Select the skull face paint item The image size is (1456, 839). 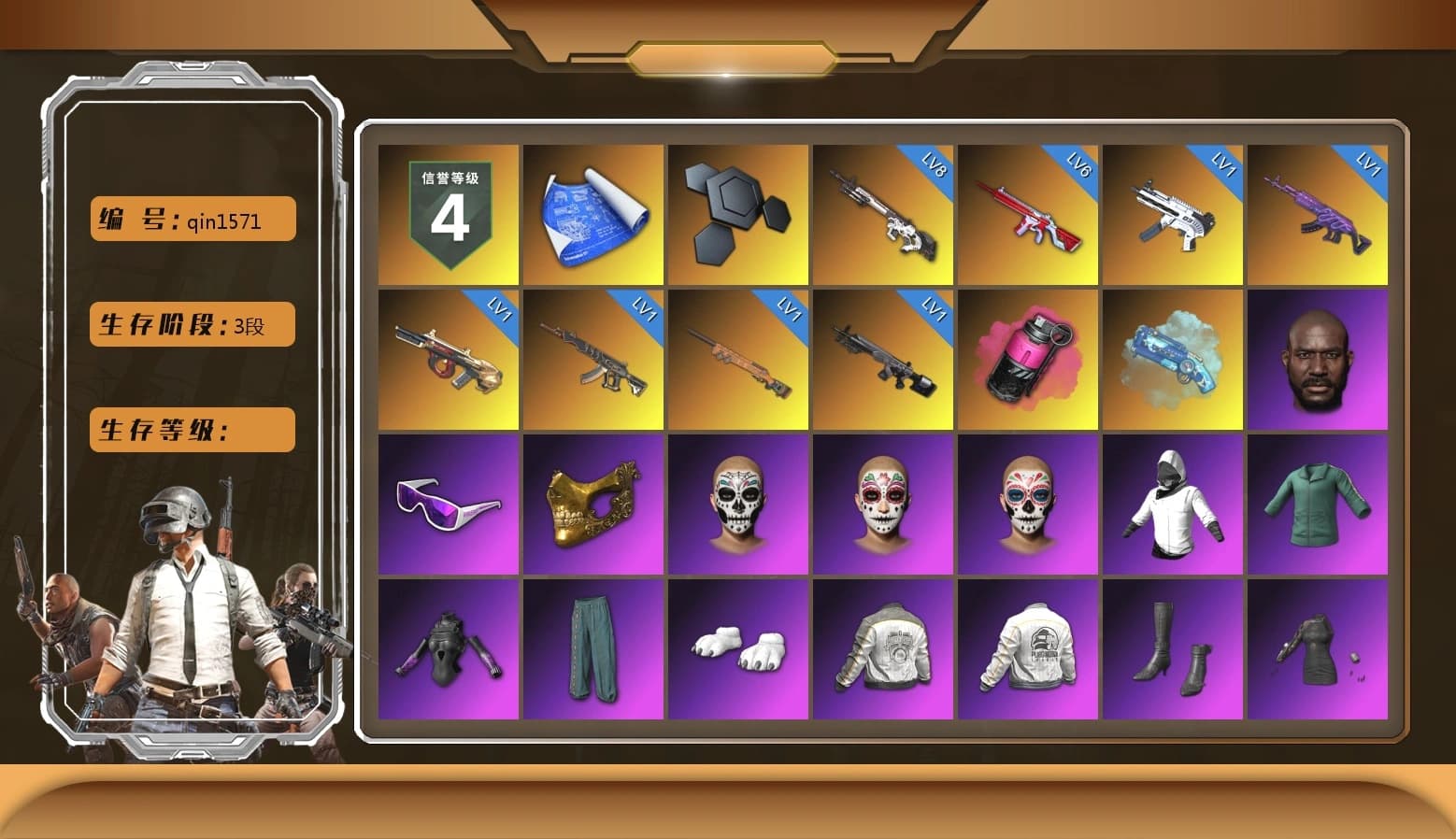click(738, 505)
